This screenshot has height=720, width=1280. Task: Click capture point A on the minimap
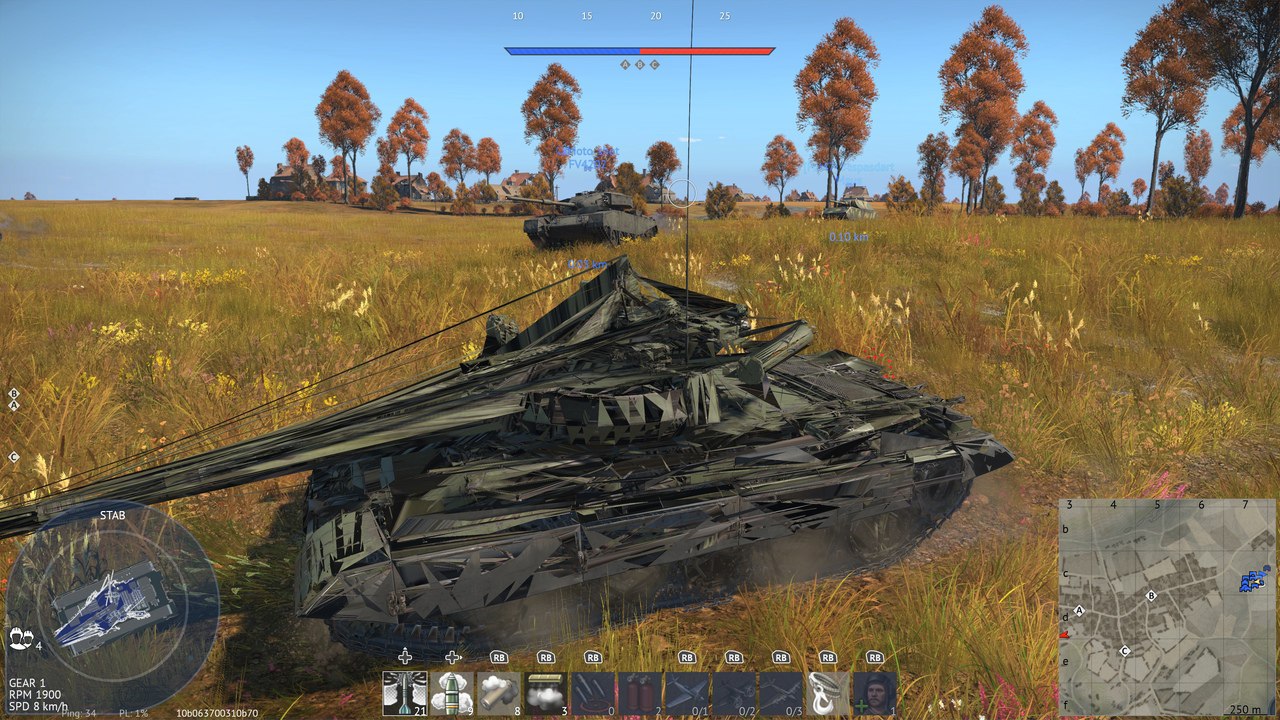[x=1079, y=610]
